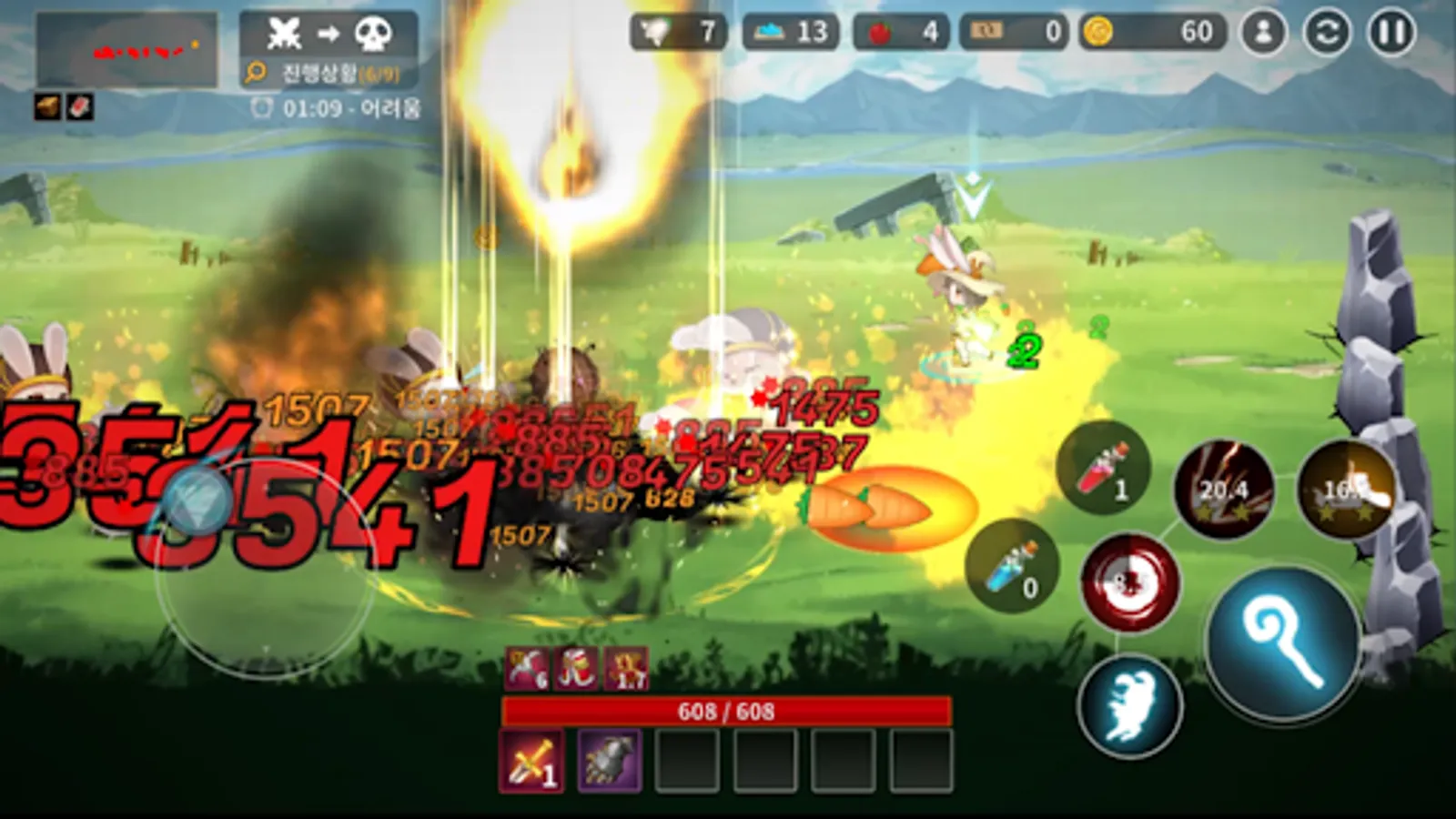Image resolution: width=1456 pixels, height=819 pixels.
Task: Activate the claw slash skill showing 20.4
Action: tap(1224, 486)
